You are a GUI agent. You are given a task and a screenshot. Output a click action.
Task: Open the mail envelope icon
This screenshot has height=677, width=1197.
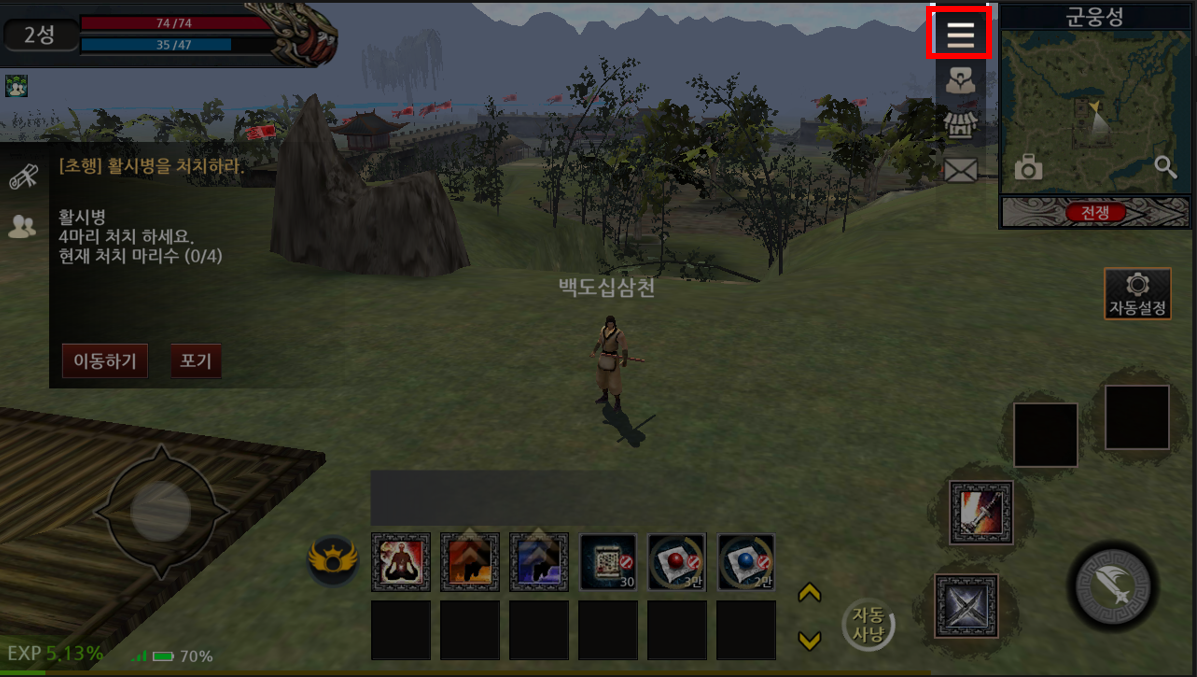[x=960, y=171]
